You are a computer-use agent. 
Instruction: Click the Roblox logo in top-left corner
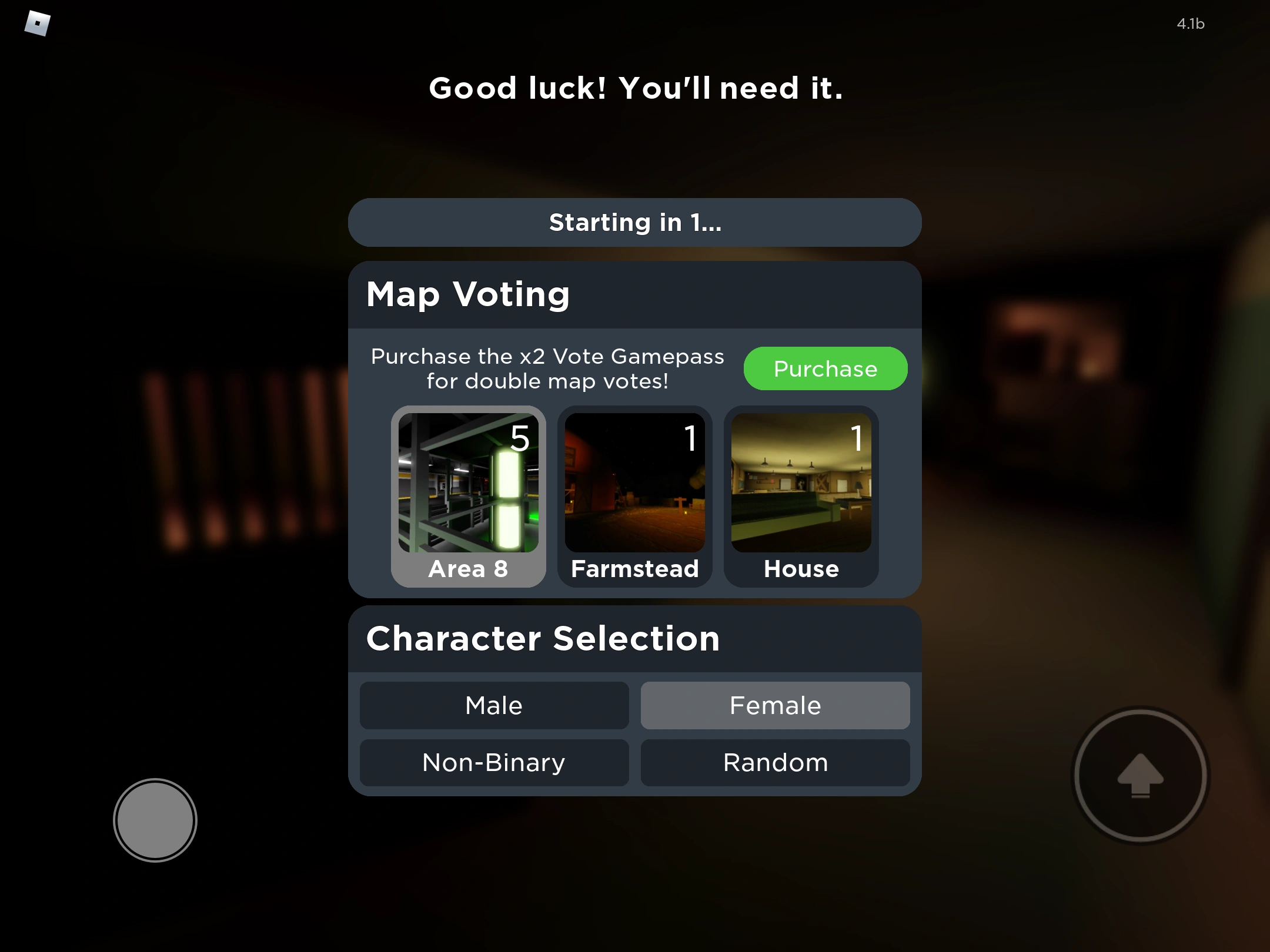tap(36, 24)
